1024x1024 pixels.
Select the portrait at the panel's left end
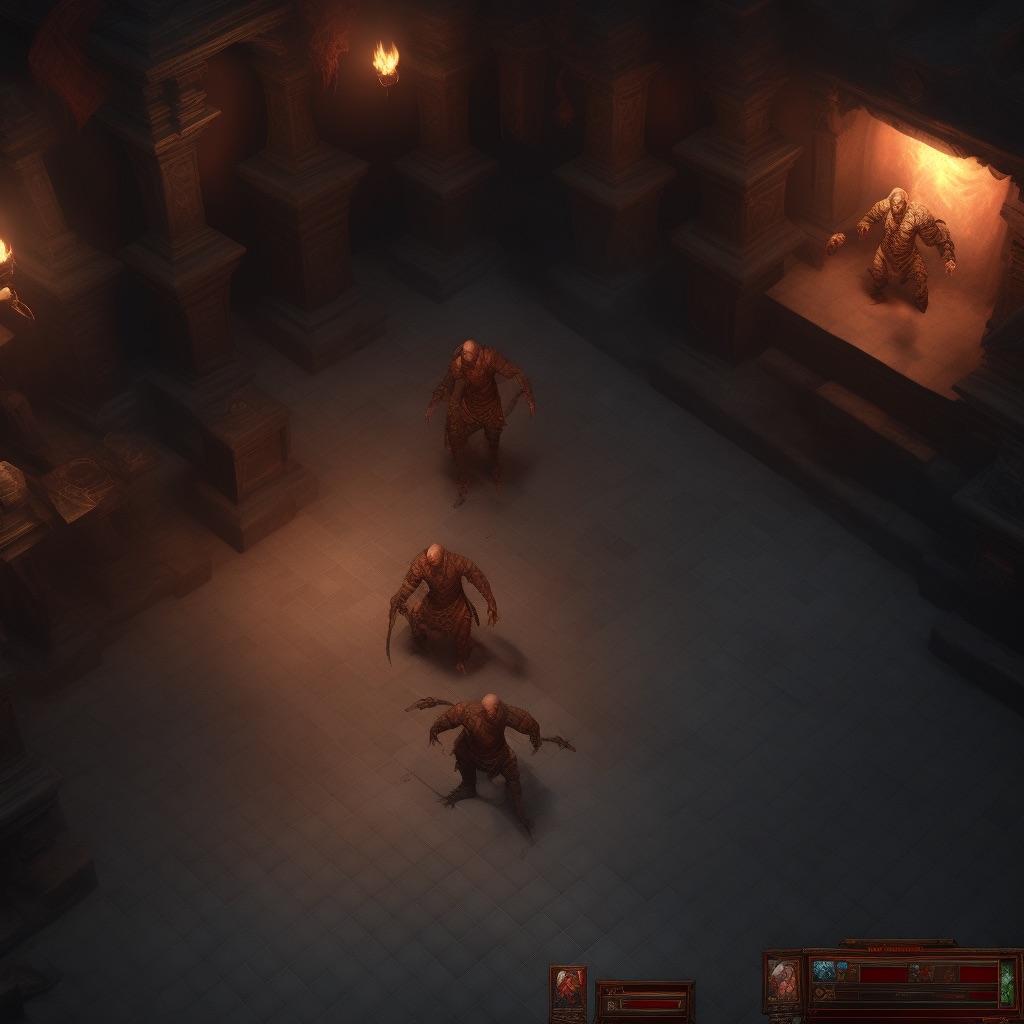(784, 981)
